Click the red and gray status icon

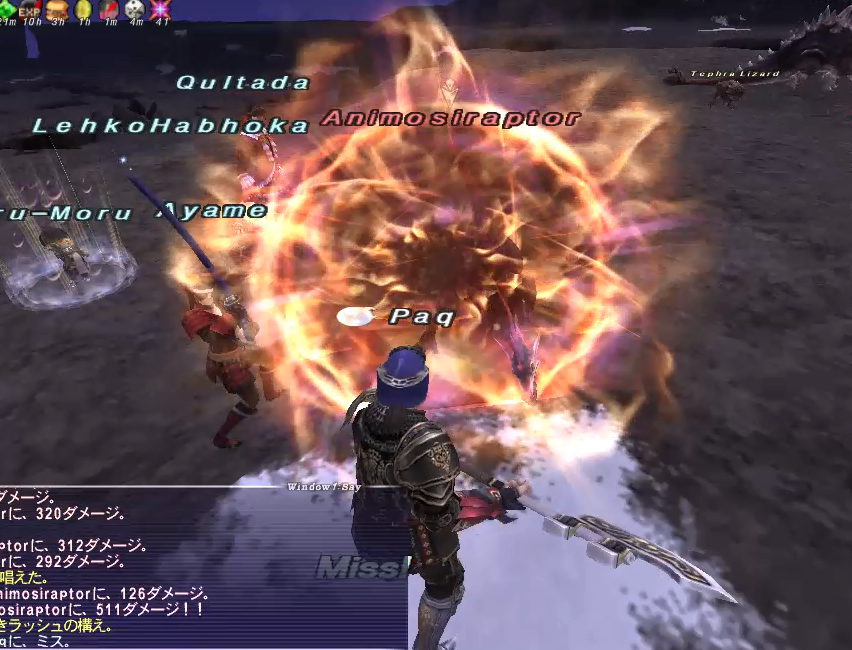109,9
